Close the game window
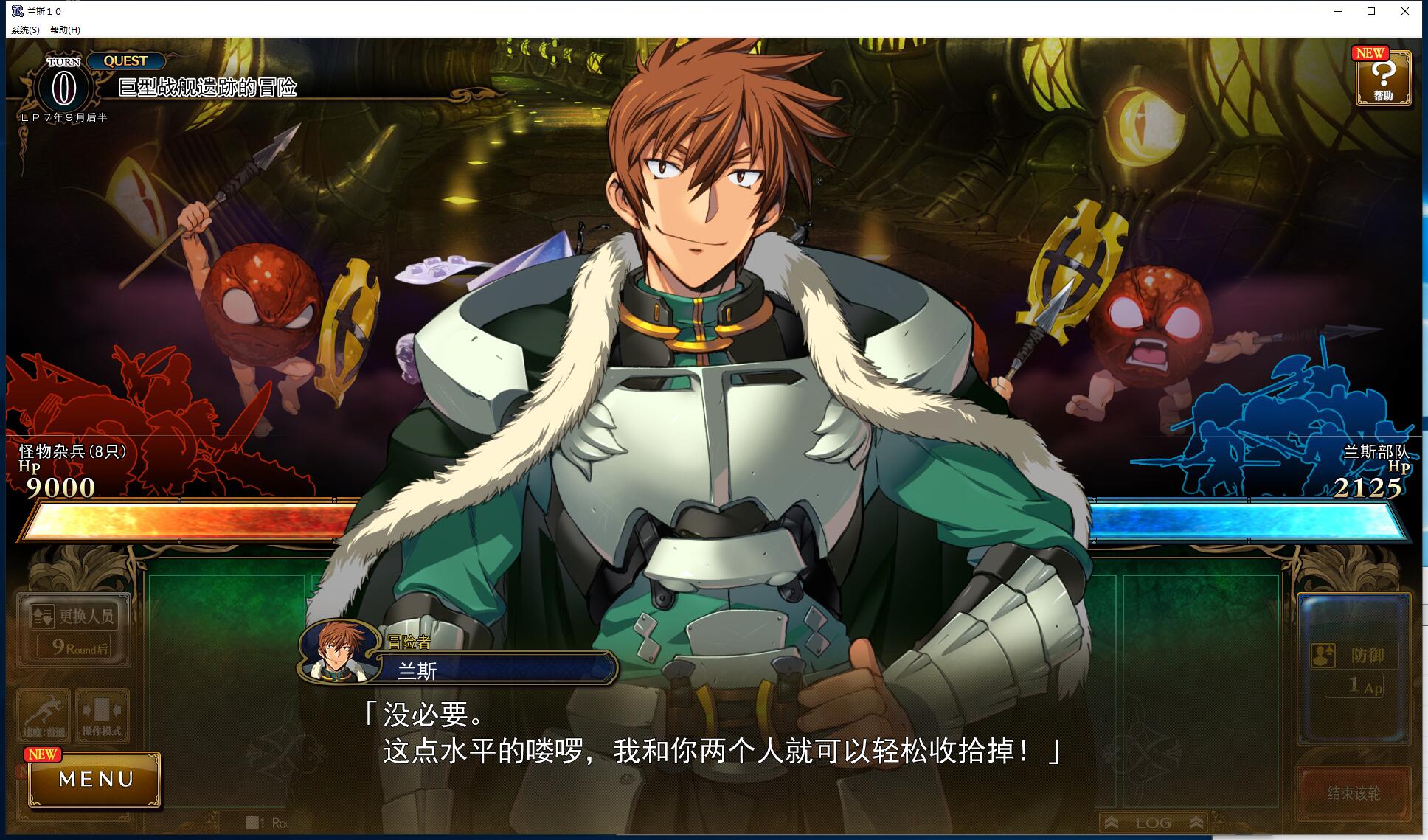 point(1404,11)
